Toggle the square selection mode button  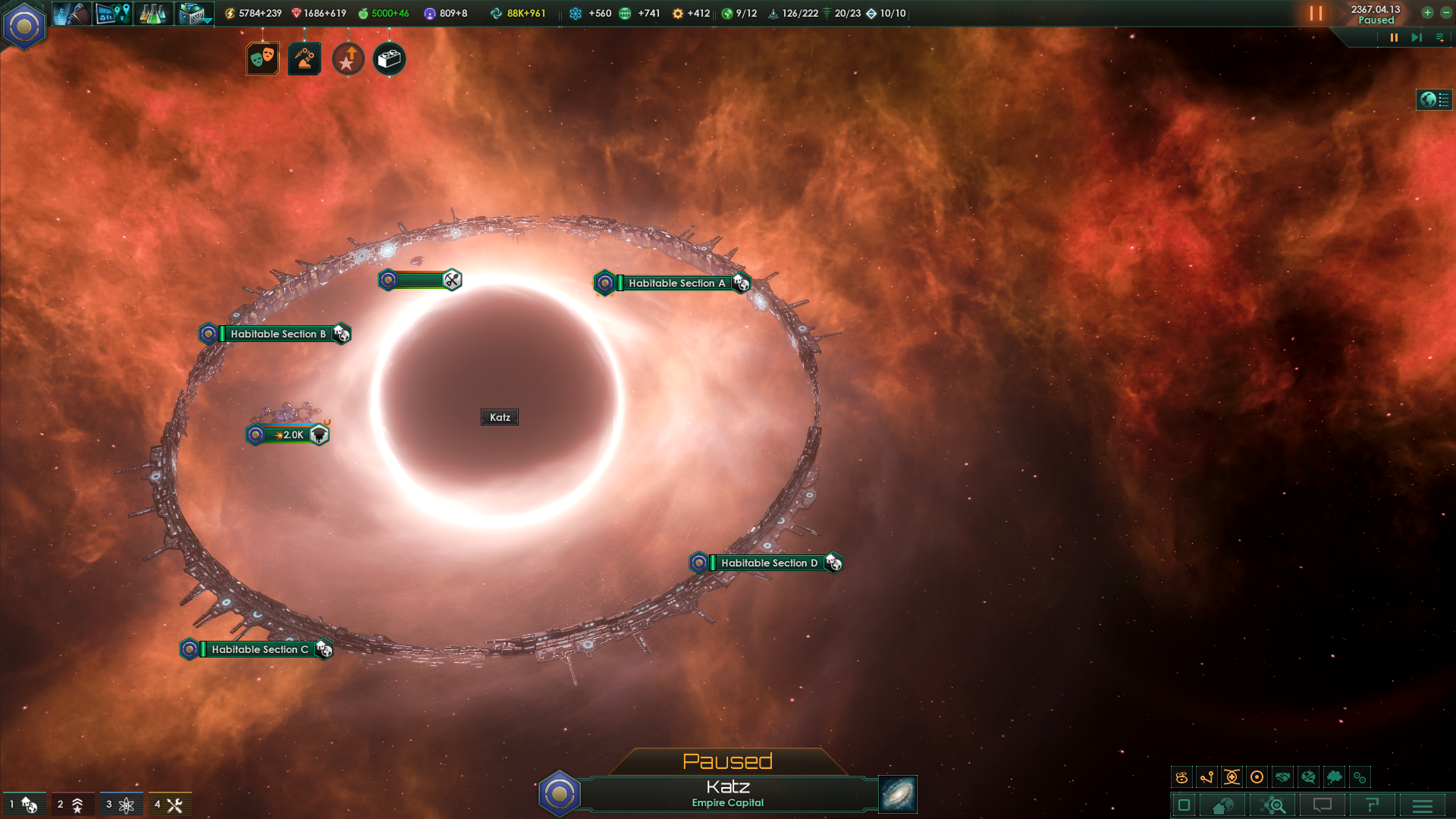pyautogui.click(x=1183, y=805)
